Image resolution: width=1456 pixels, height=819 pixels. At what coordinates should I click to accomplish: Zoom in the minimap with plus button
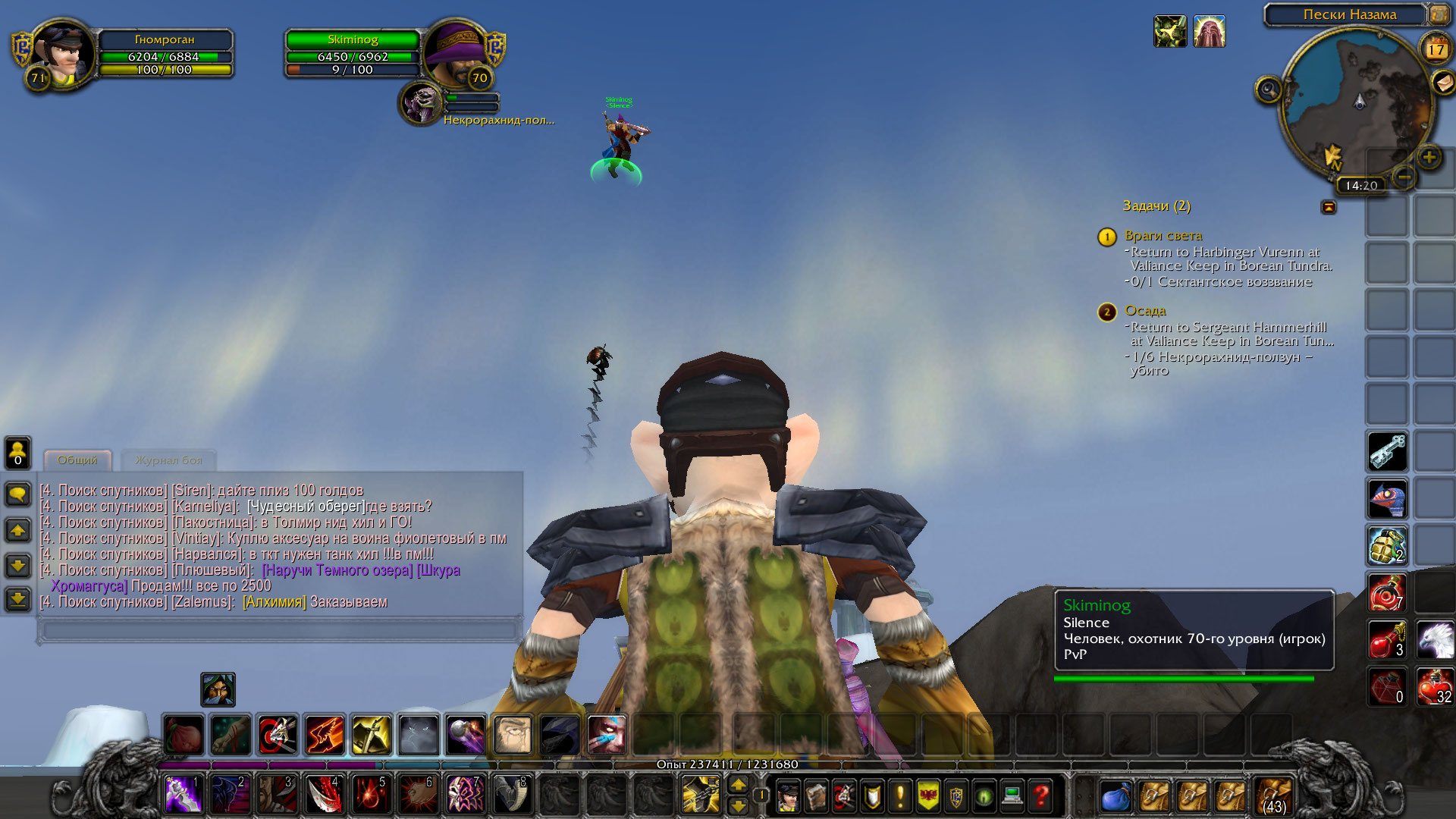click(1429, 157)
